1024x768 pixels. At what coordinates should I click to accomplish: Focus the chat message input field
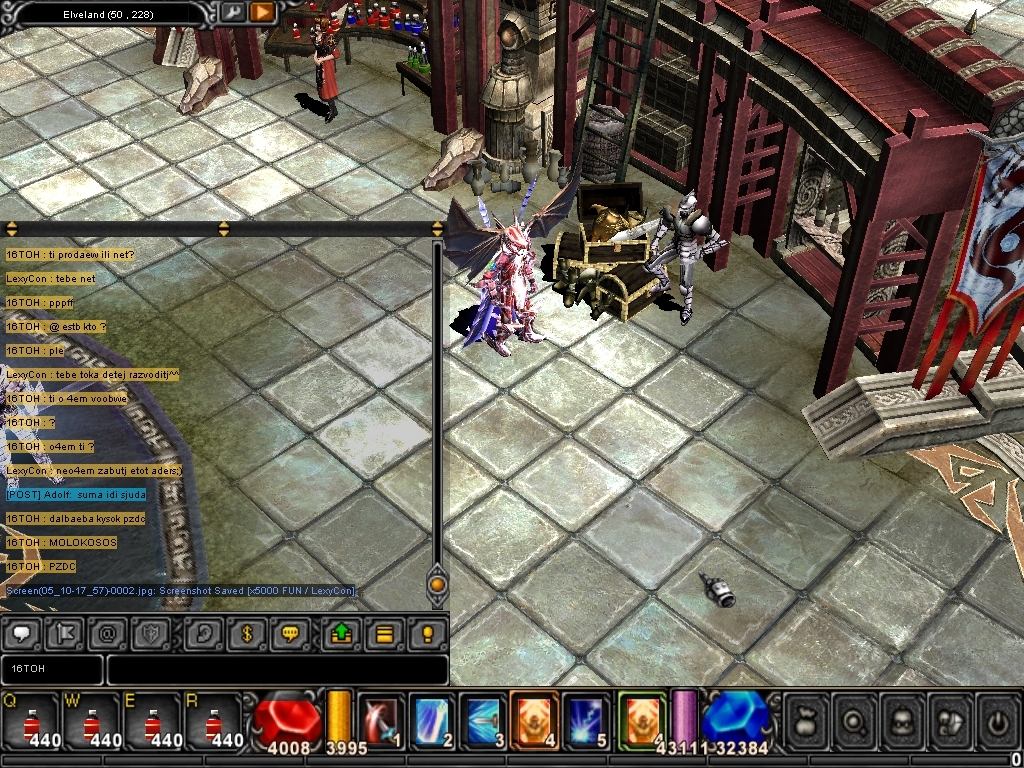tap(277, 669)
